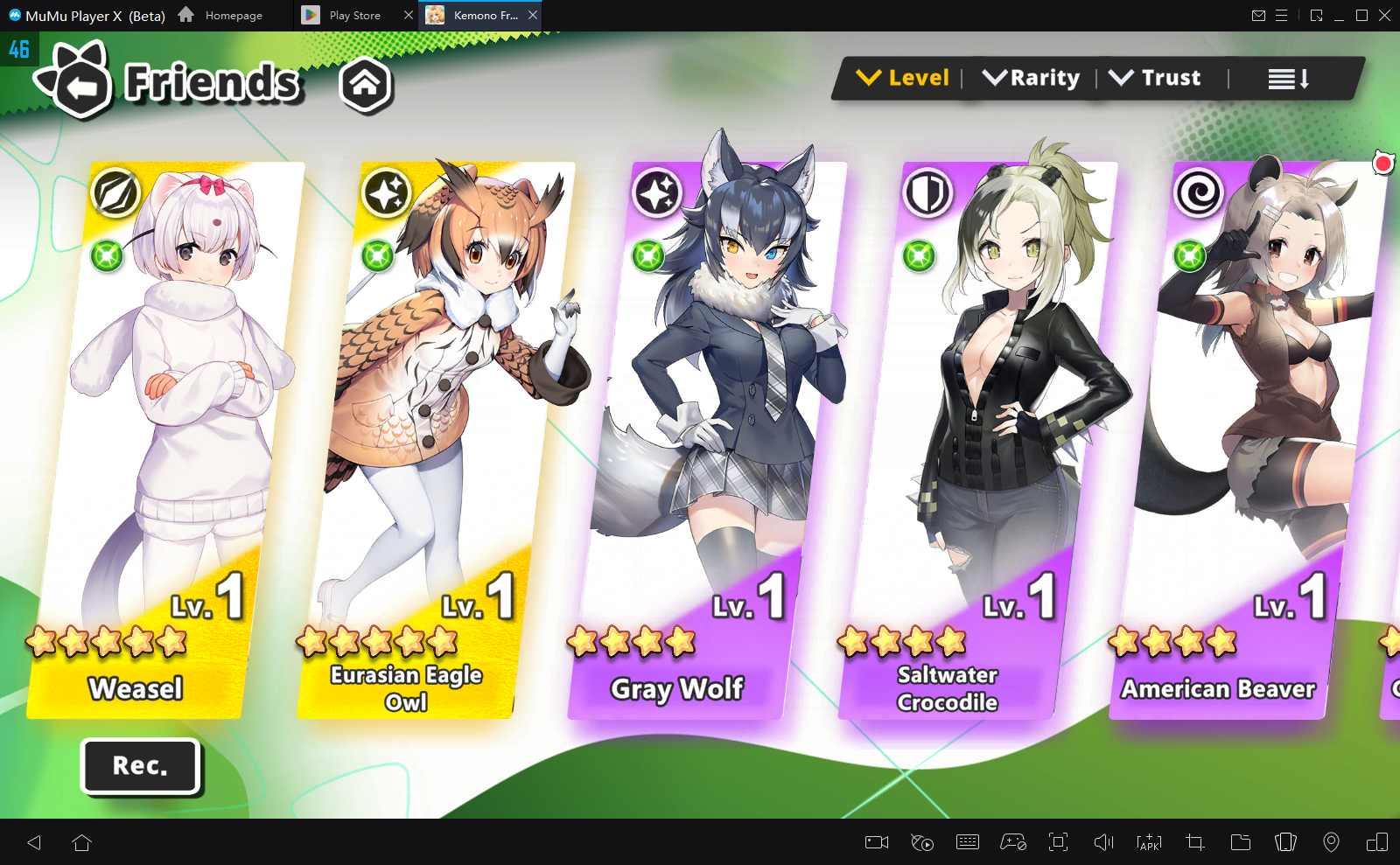Open the gamepad operation icon
The image size is (1400, 865).
(x=1011, y=842)
